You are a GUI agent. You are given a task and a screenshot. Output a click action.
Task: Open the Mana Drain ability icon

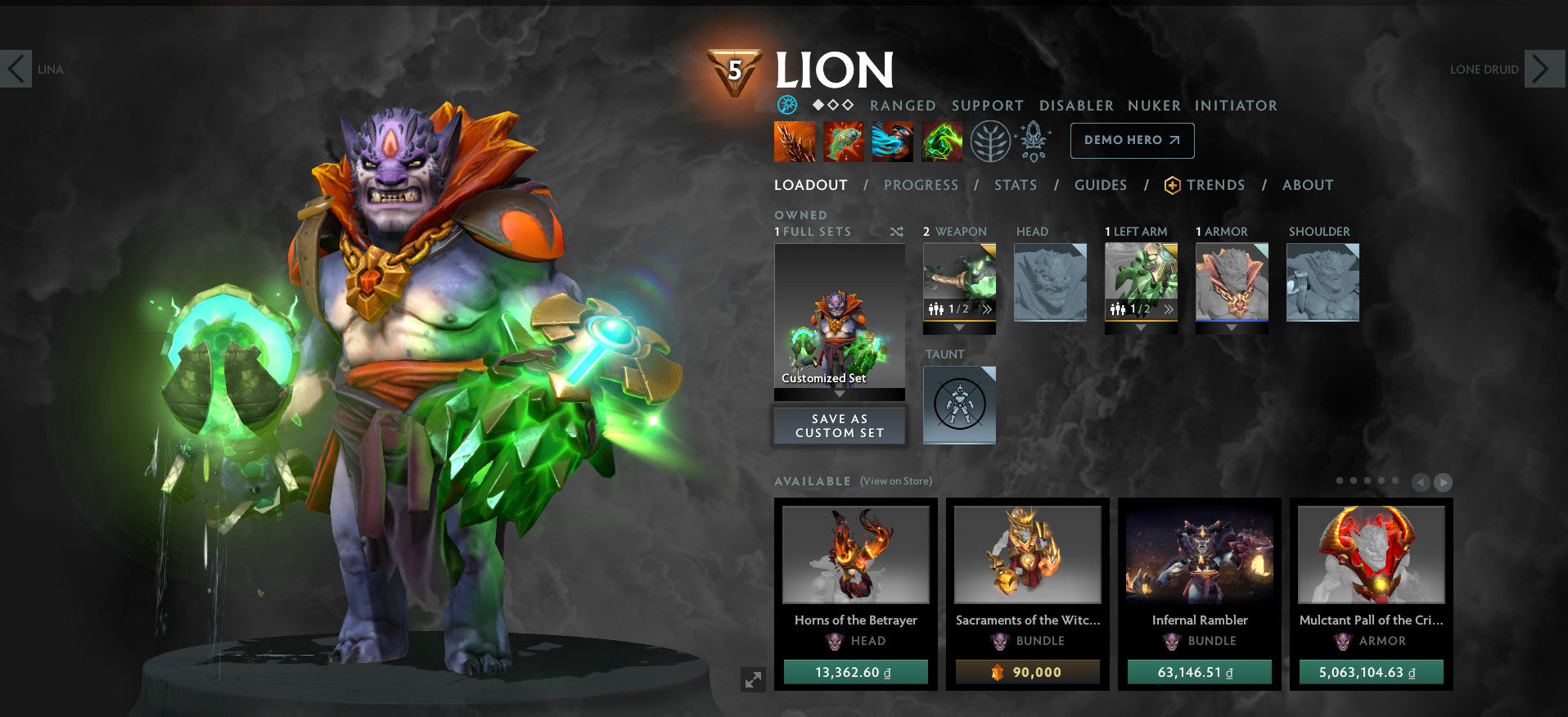891,140
